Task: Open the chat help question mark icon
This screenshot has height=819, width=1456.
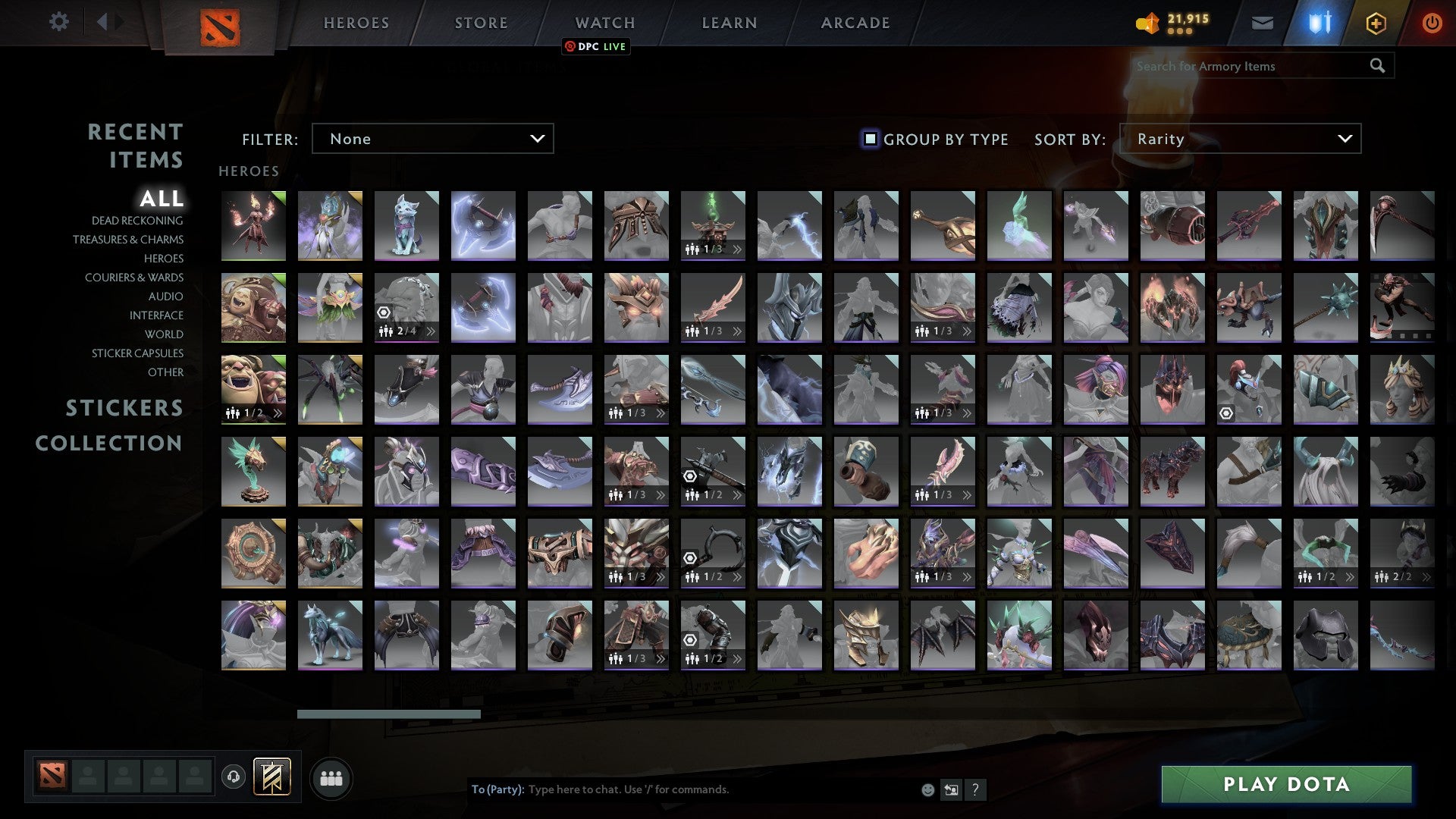Action: tap(975, 789)
